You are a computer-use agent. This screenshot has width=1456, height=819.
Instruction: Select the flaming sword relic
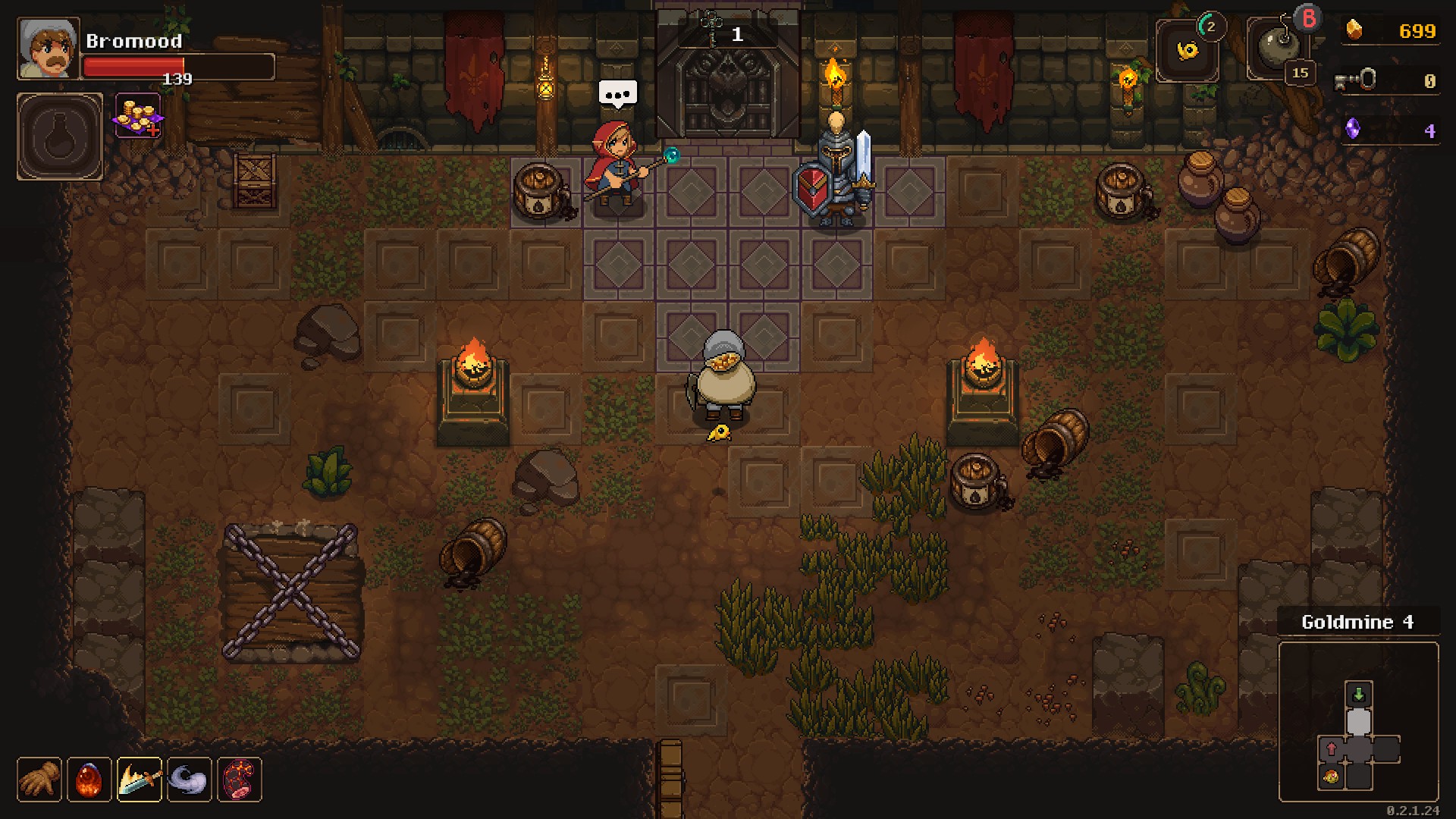pyautogui.click(x=140, y=779)
